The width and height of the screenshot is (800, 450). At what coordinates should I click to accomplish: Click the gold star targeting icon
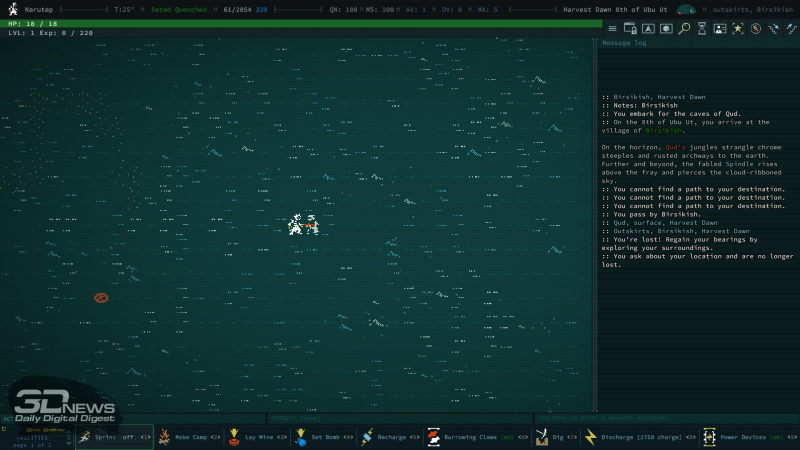pos(737,29)
